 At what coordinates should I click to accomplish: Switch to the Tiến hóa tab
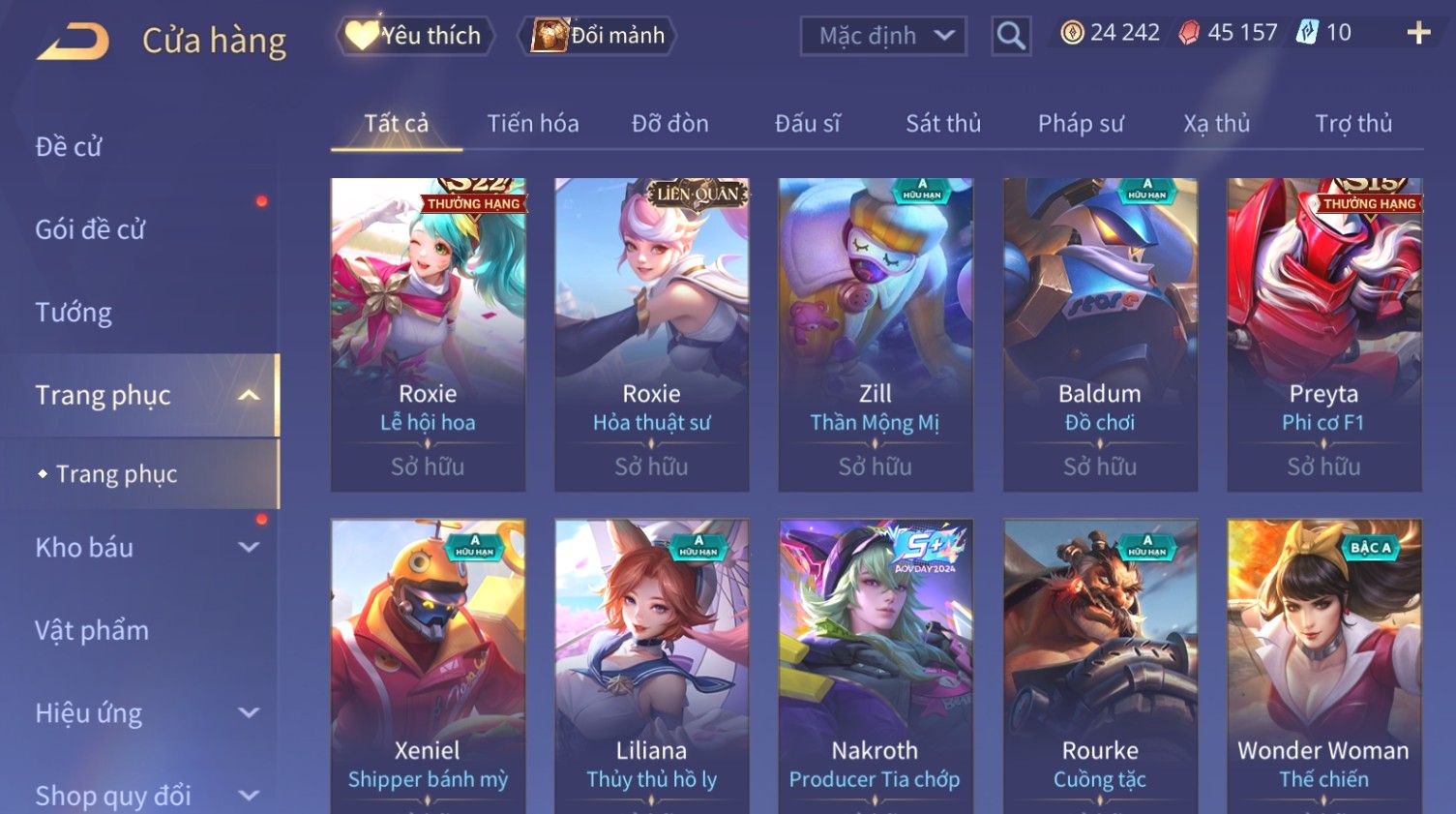click(533, 124)
